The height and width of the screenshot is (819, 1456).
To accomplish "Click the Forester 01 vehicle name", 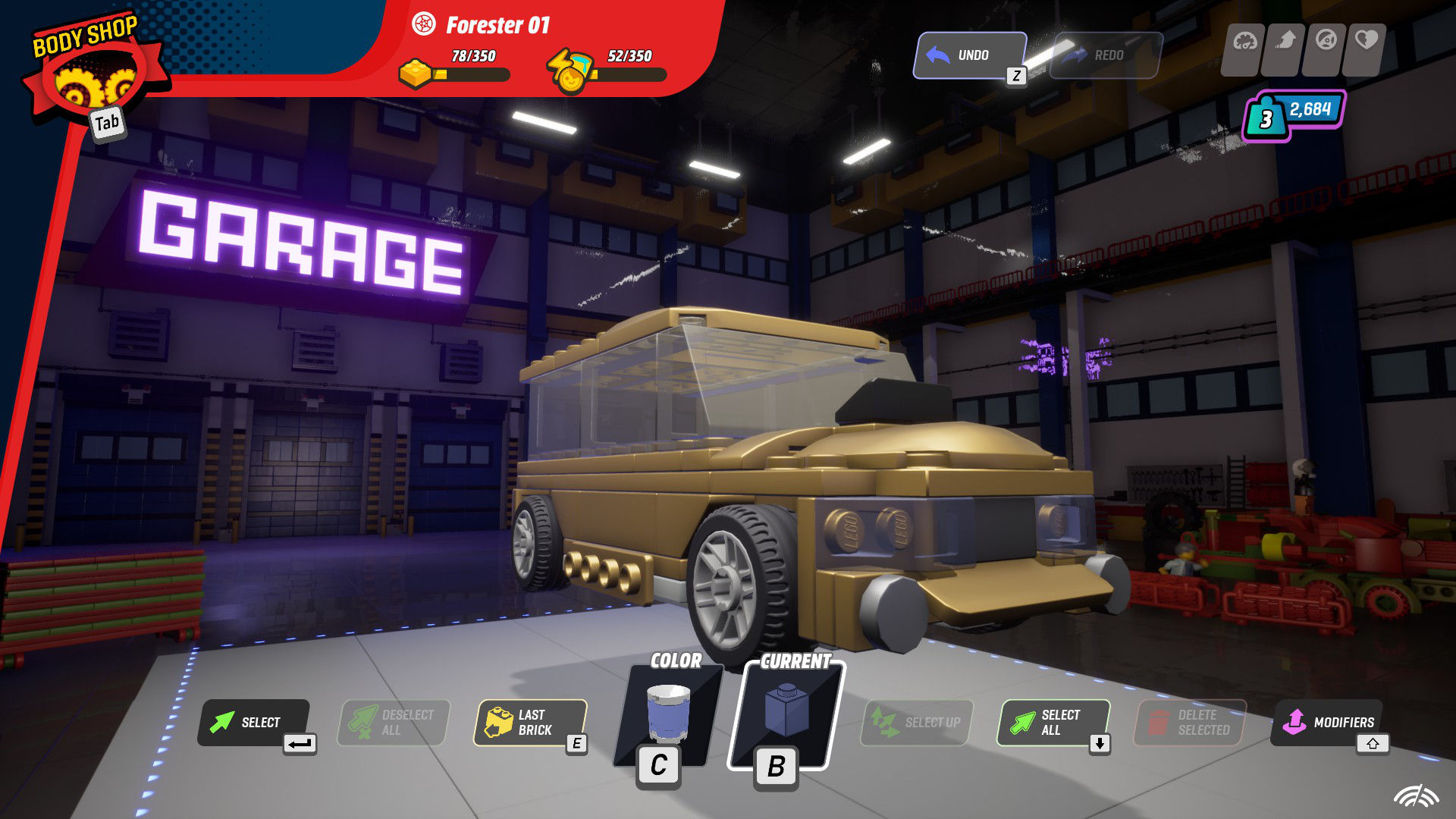I will (496, 24).
